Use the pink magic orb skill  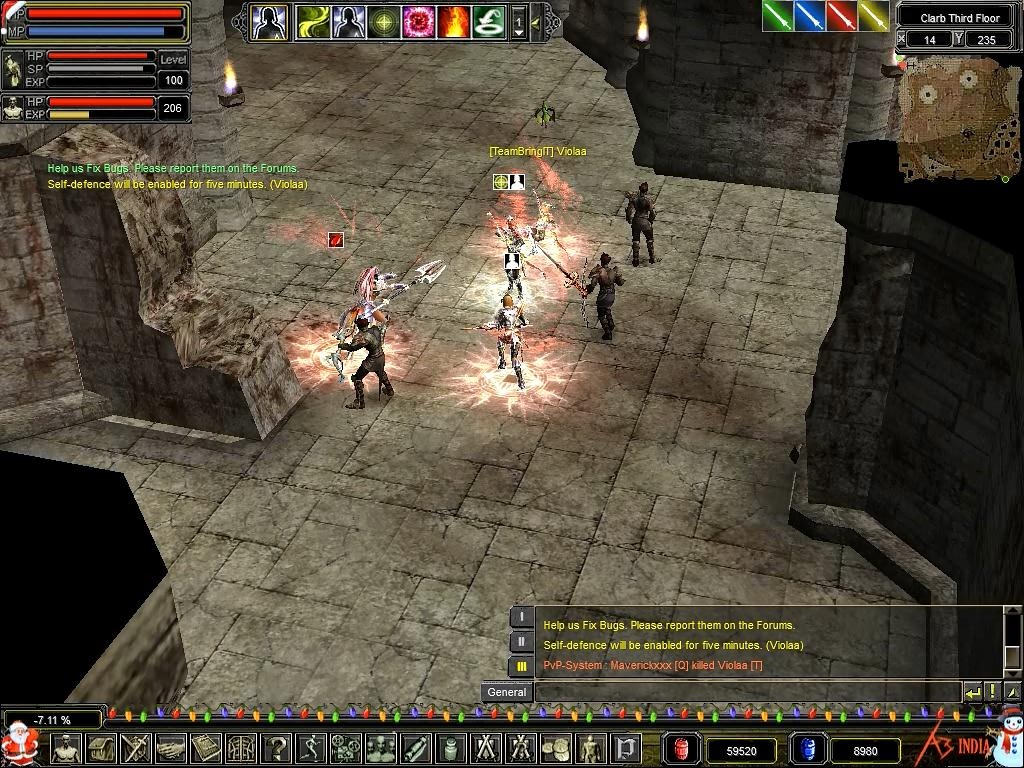(417, 21)
